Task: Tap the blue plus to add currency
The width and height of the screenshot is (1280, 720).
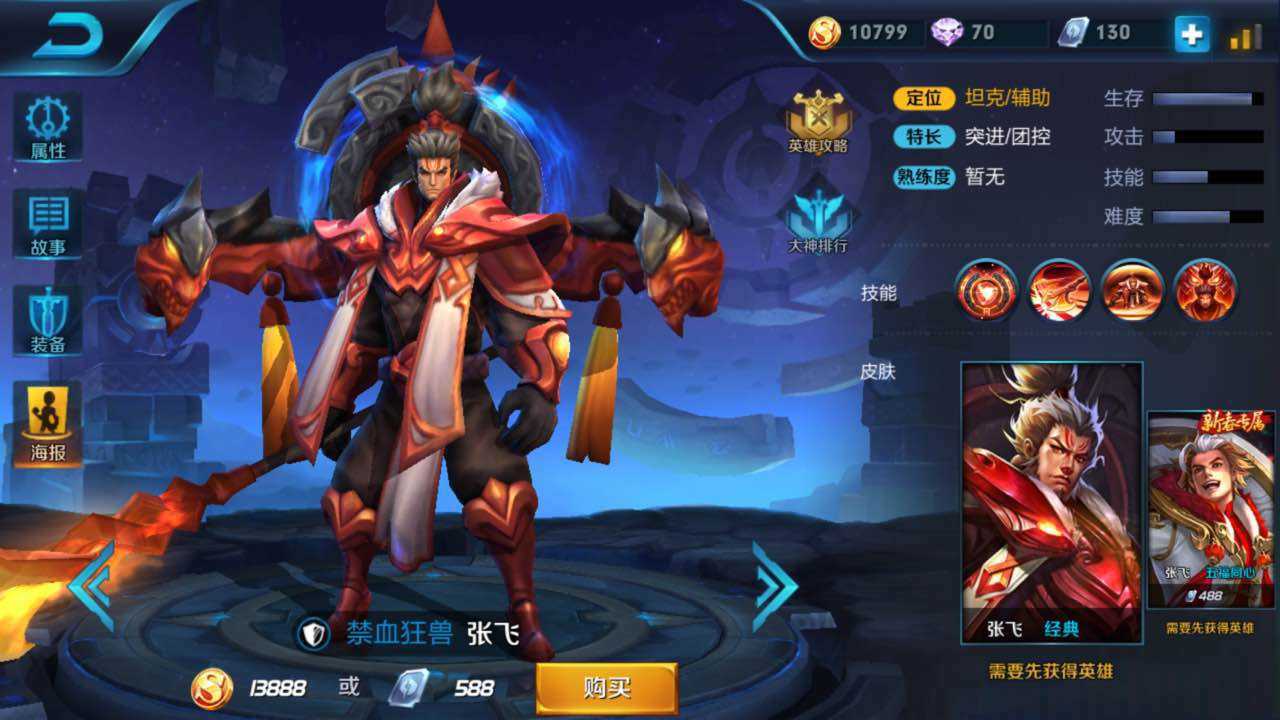Action: [x=1190, y=34]
